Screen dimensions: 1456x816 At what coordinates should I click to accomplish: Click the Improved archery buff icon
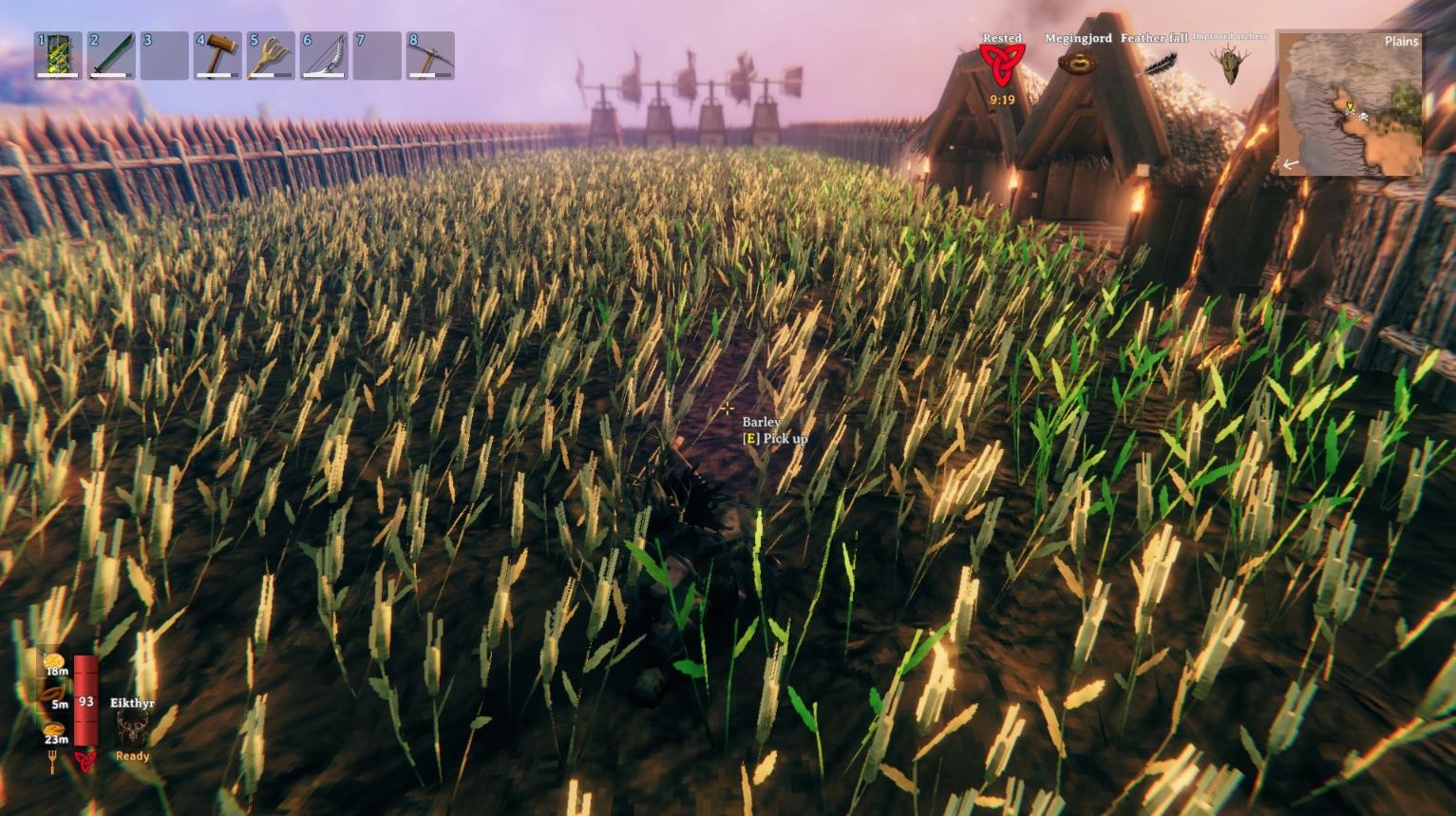click(x=1229, y=66)
